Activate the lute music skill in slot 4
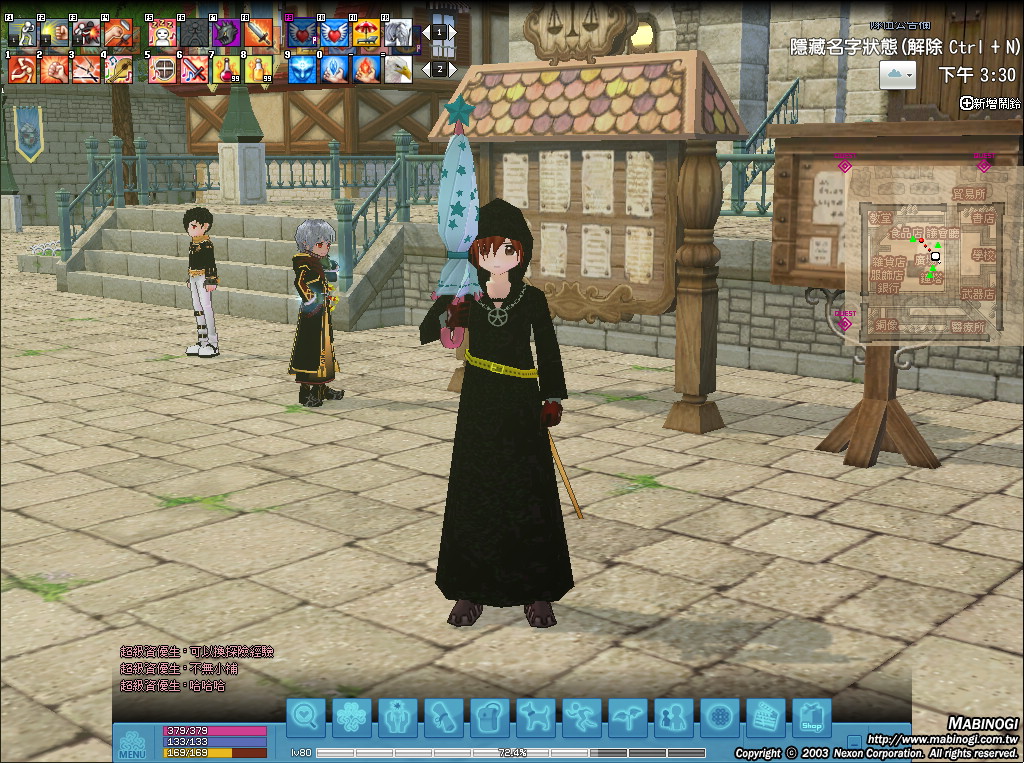The width and height of the screenshot is (1024, 763). [118, 69]
